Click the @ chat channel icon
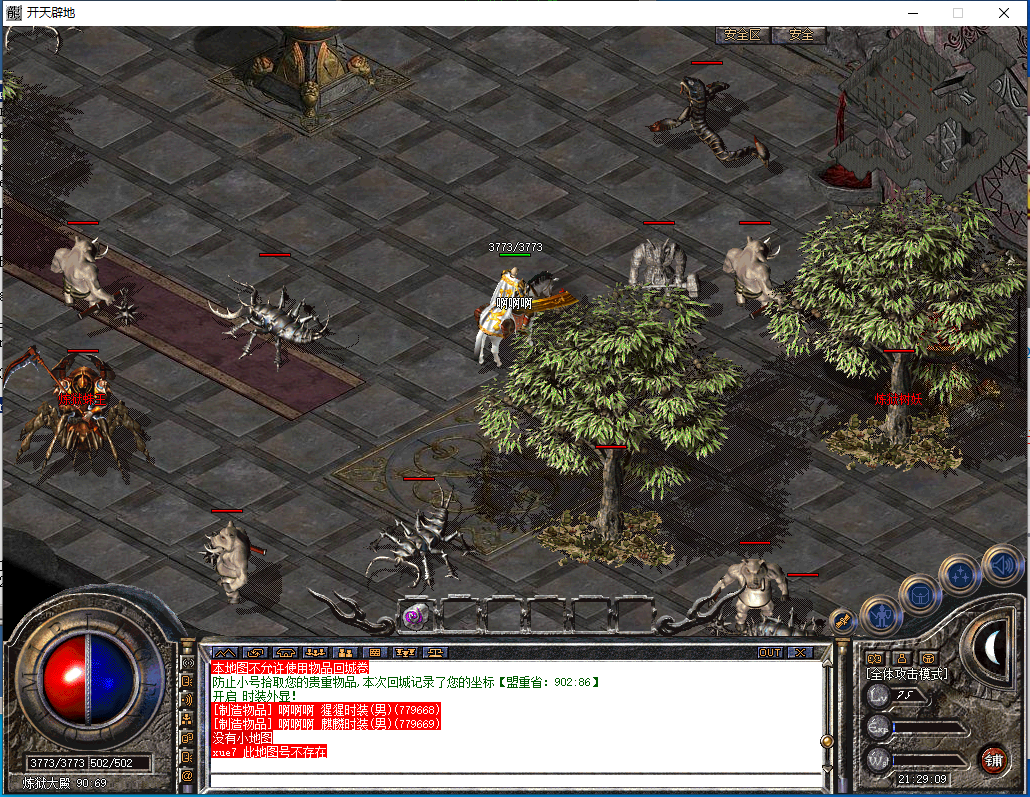Screen dimensions: 1030x797 (187, 775)
